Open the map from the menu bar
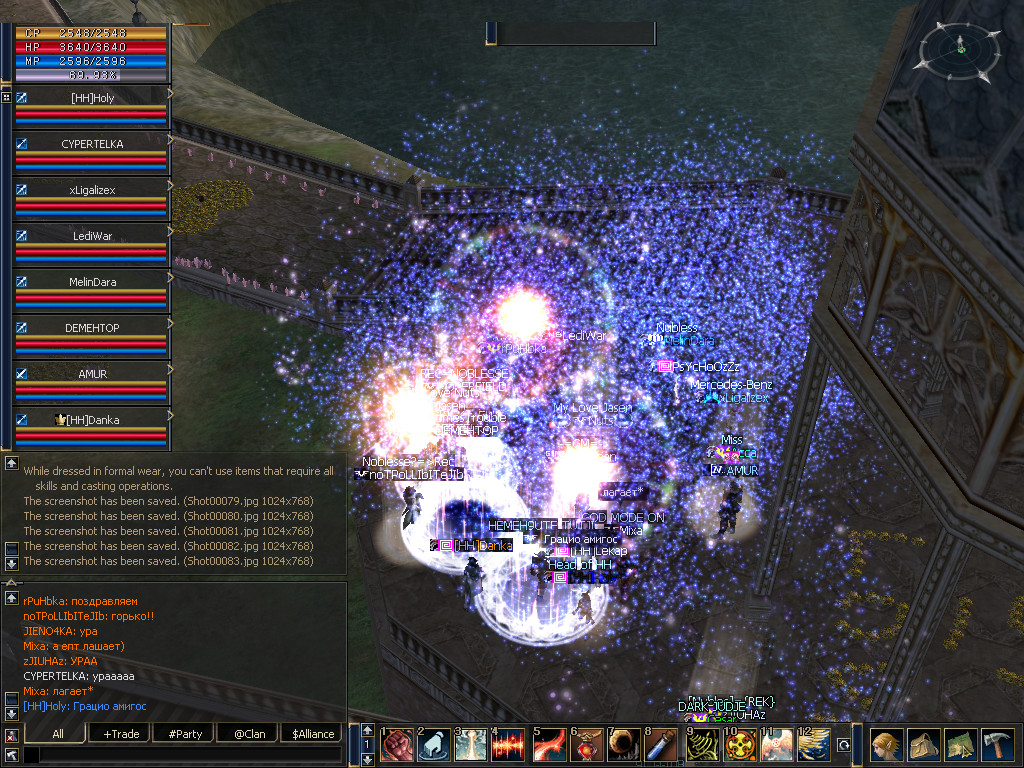The height and width of the screenshot is (768, 1024). click(x=960, y=745)
